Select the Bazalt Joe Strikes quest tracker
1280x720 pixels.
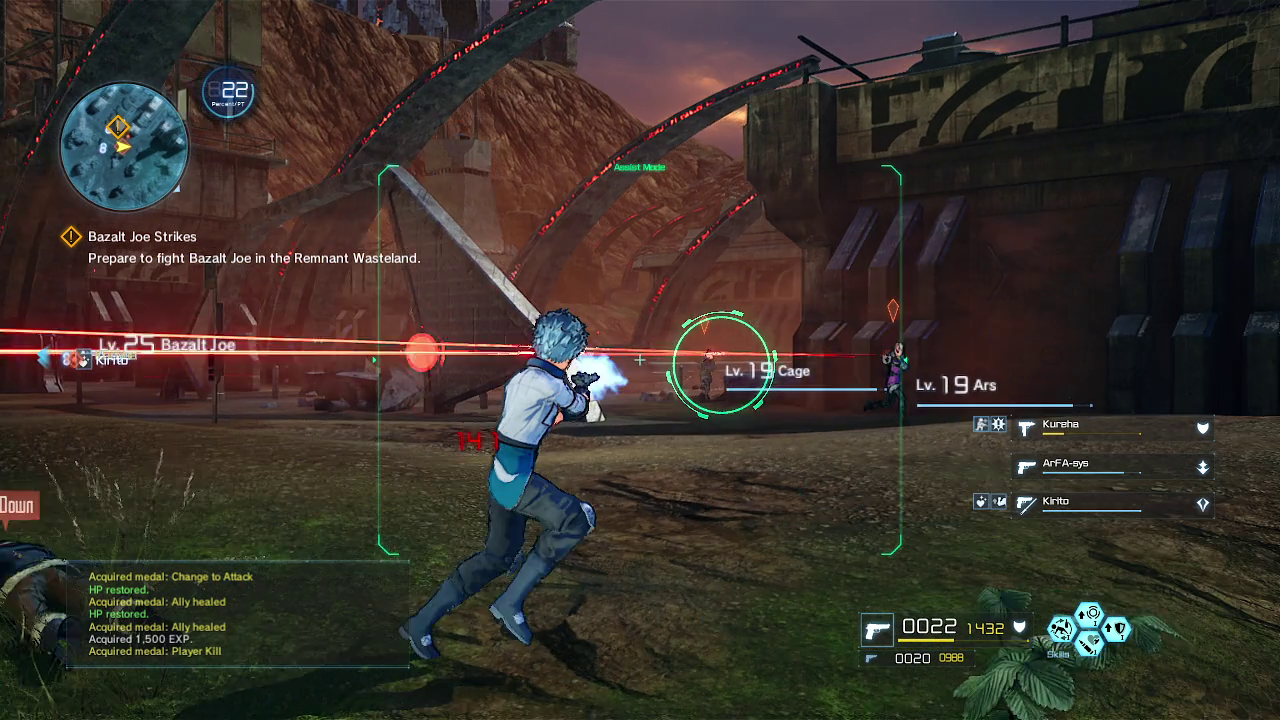click(142, 237)
